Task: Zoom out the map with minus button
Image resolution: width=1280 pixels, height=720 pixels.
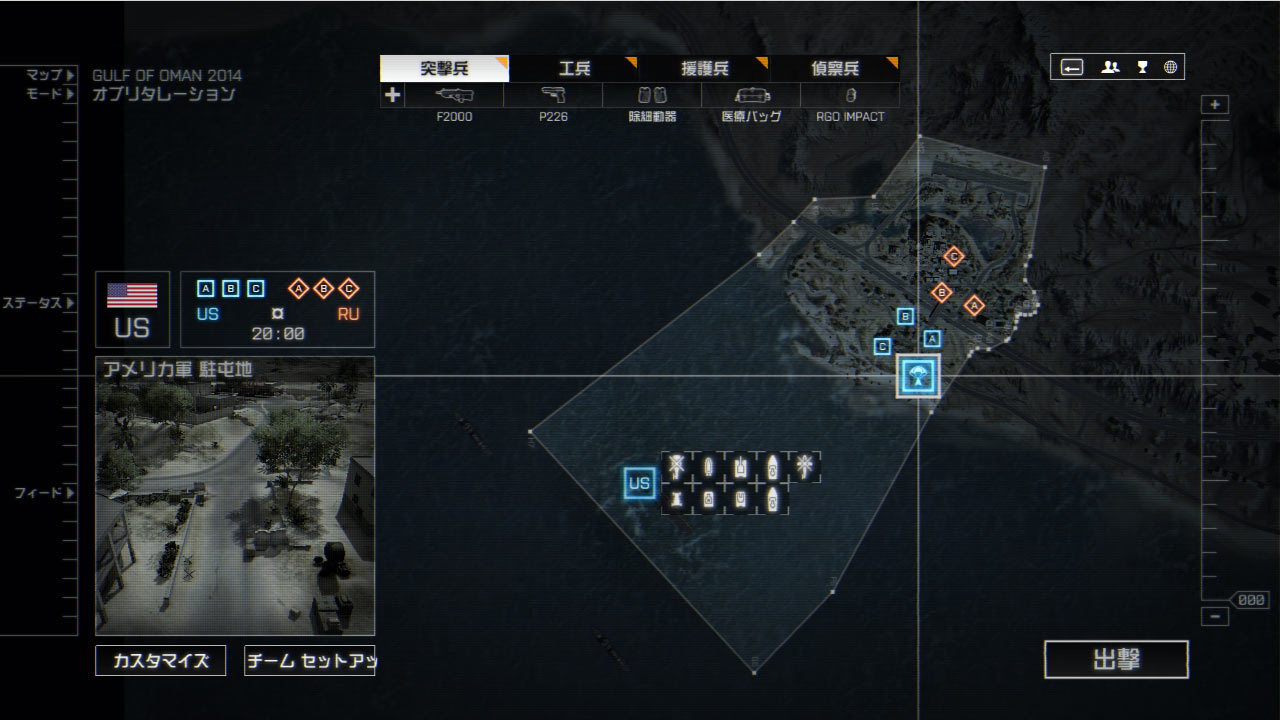Action: click(1215, 617)
